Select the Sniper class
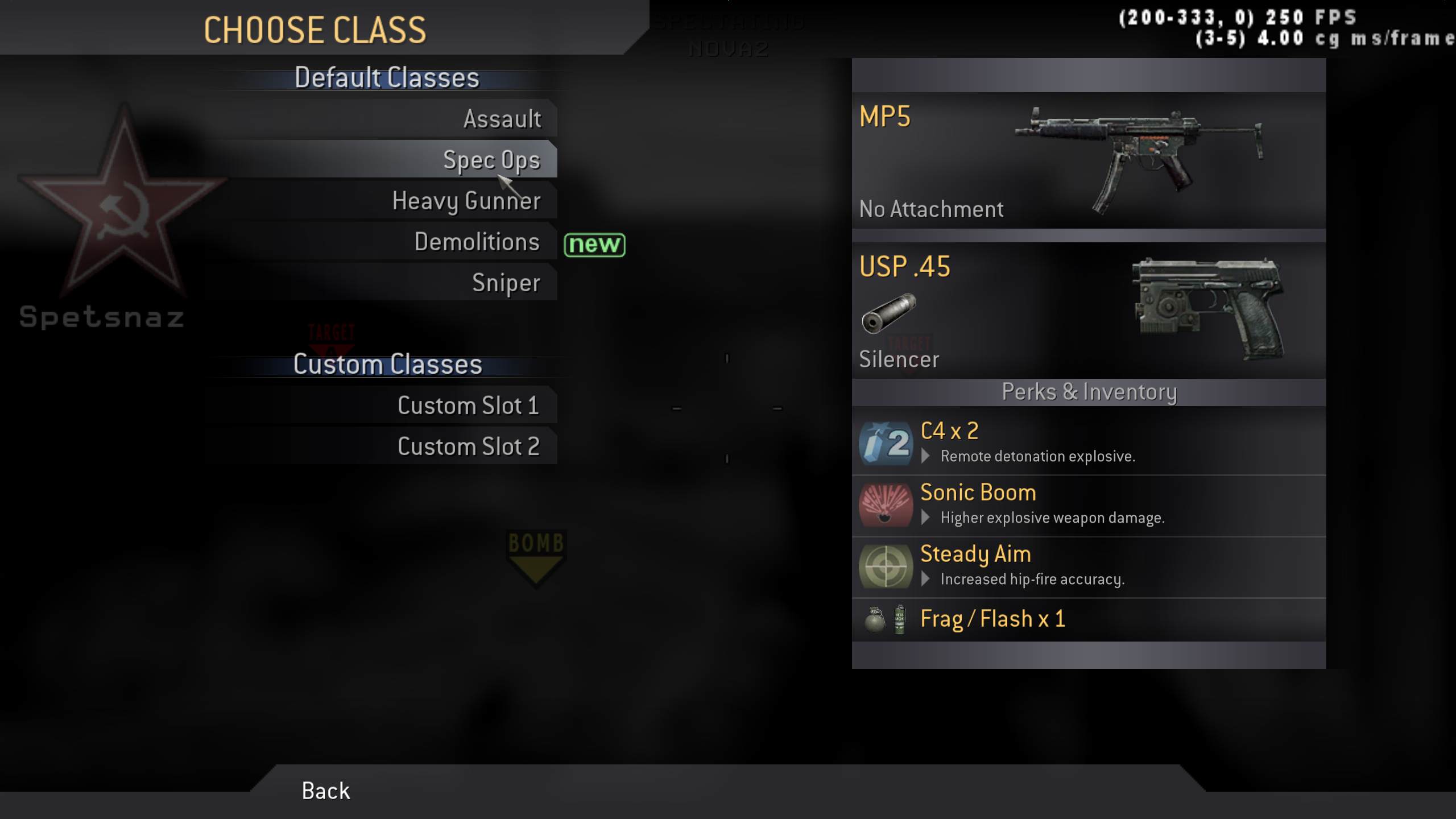This screenshot has height=819, width=1456. (x=506, y=282)
